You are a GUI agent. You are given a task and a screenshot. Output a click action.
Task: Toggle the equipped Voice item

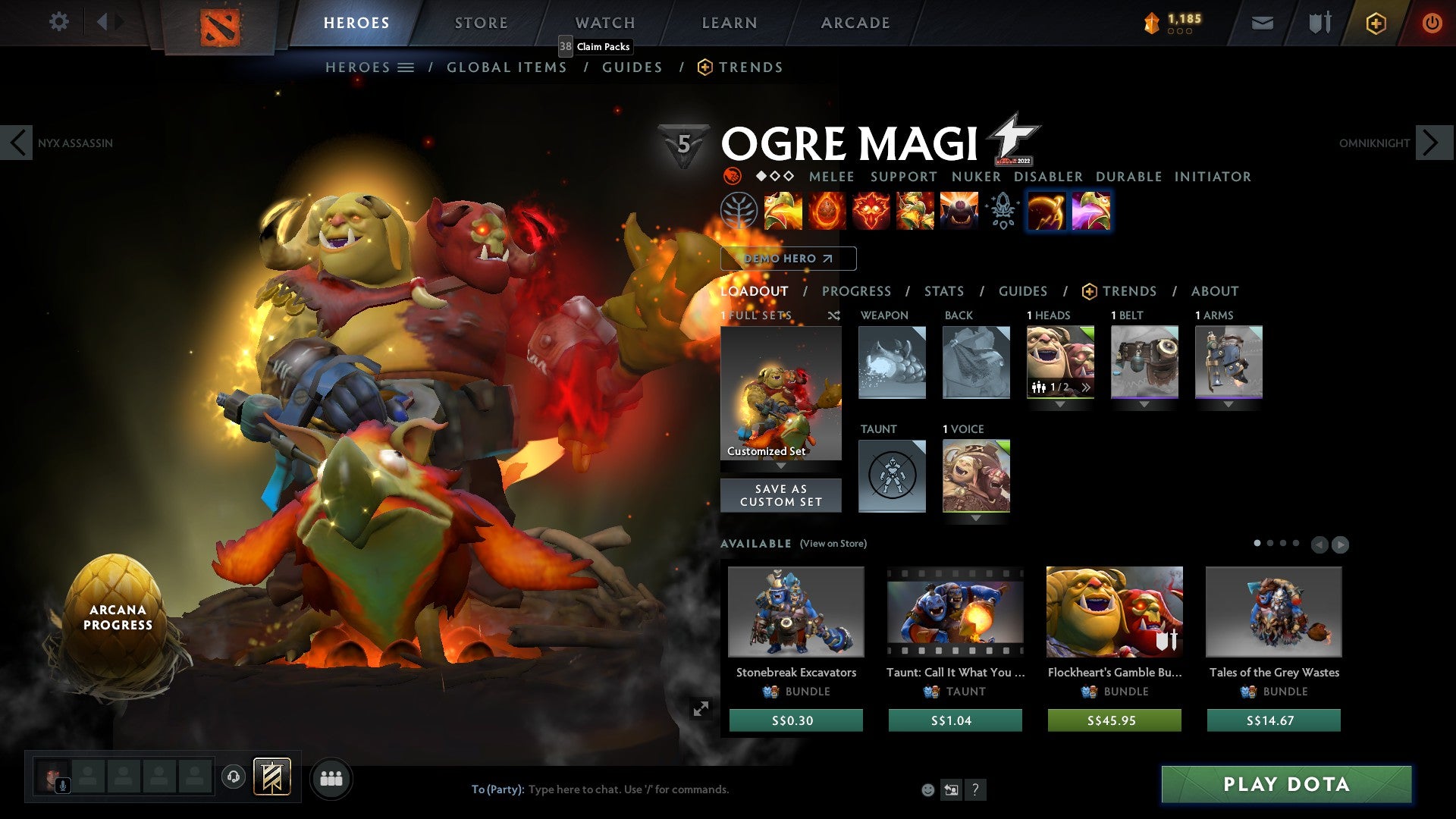pos(976,475)
